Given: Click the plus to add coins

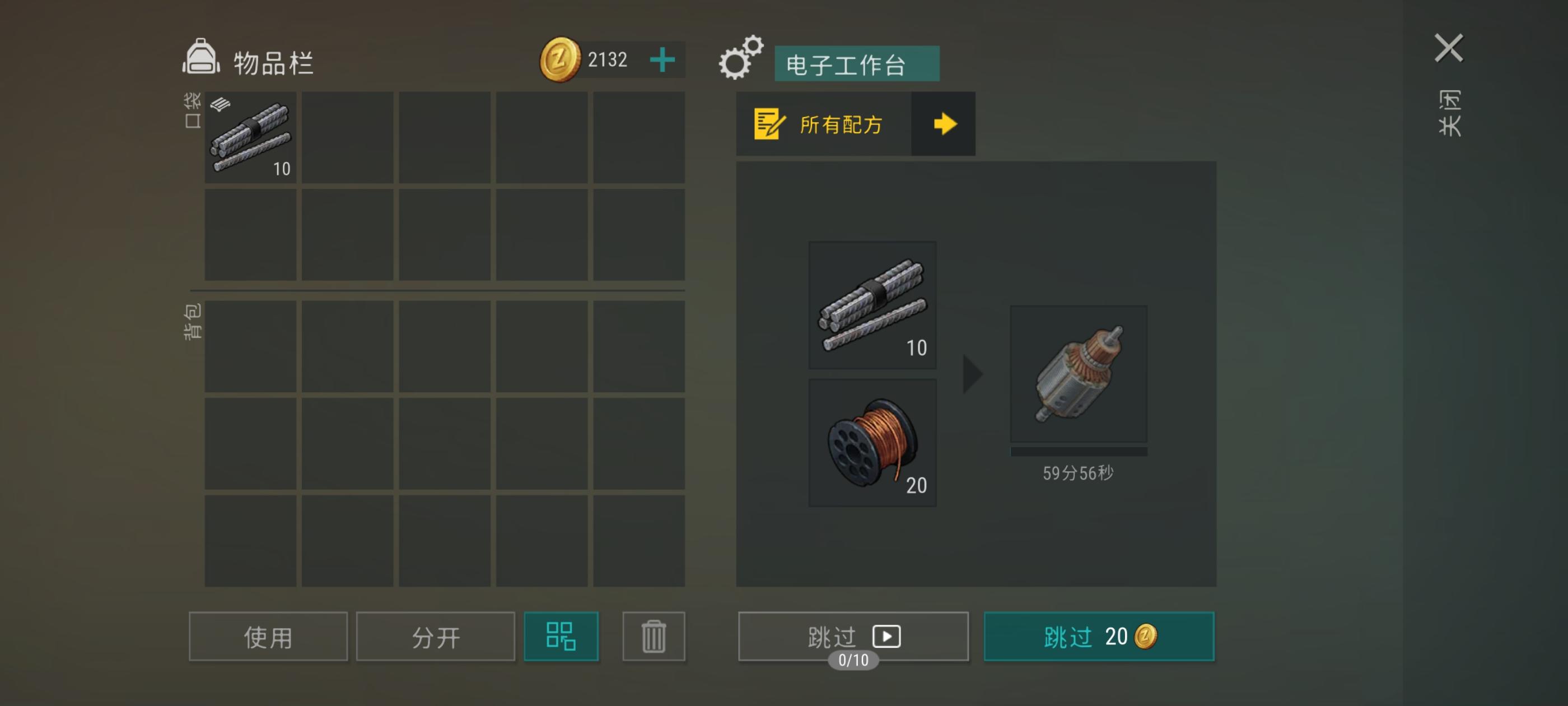Looking at the screenshot, I should (662, 59).
